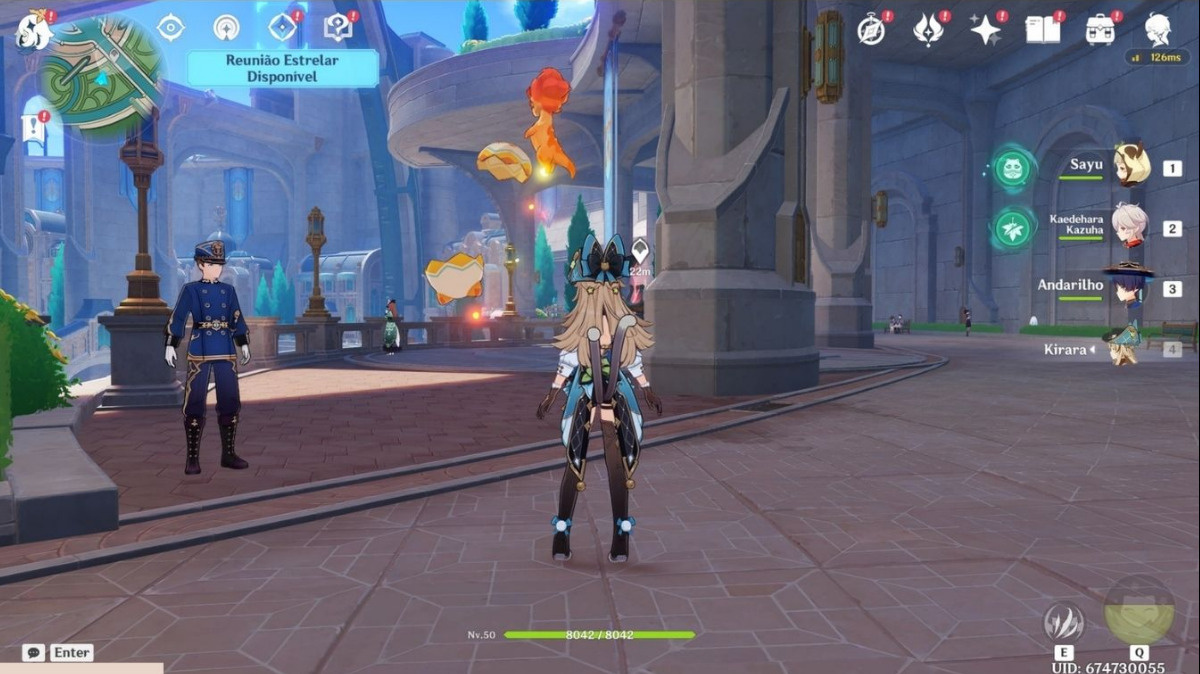The image size is (1200, 674).
Task: Open the Reunião Estrelar Disponível banner
Action: (283, 68)
